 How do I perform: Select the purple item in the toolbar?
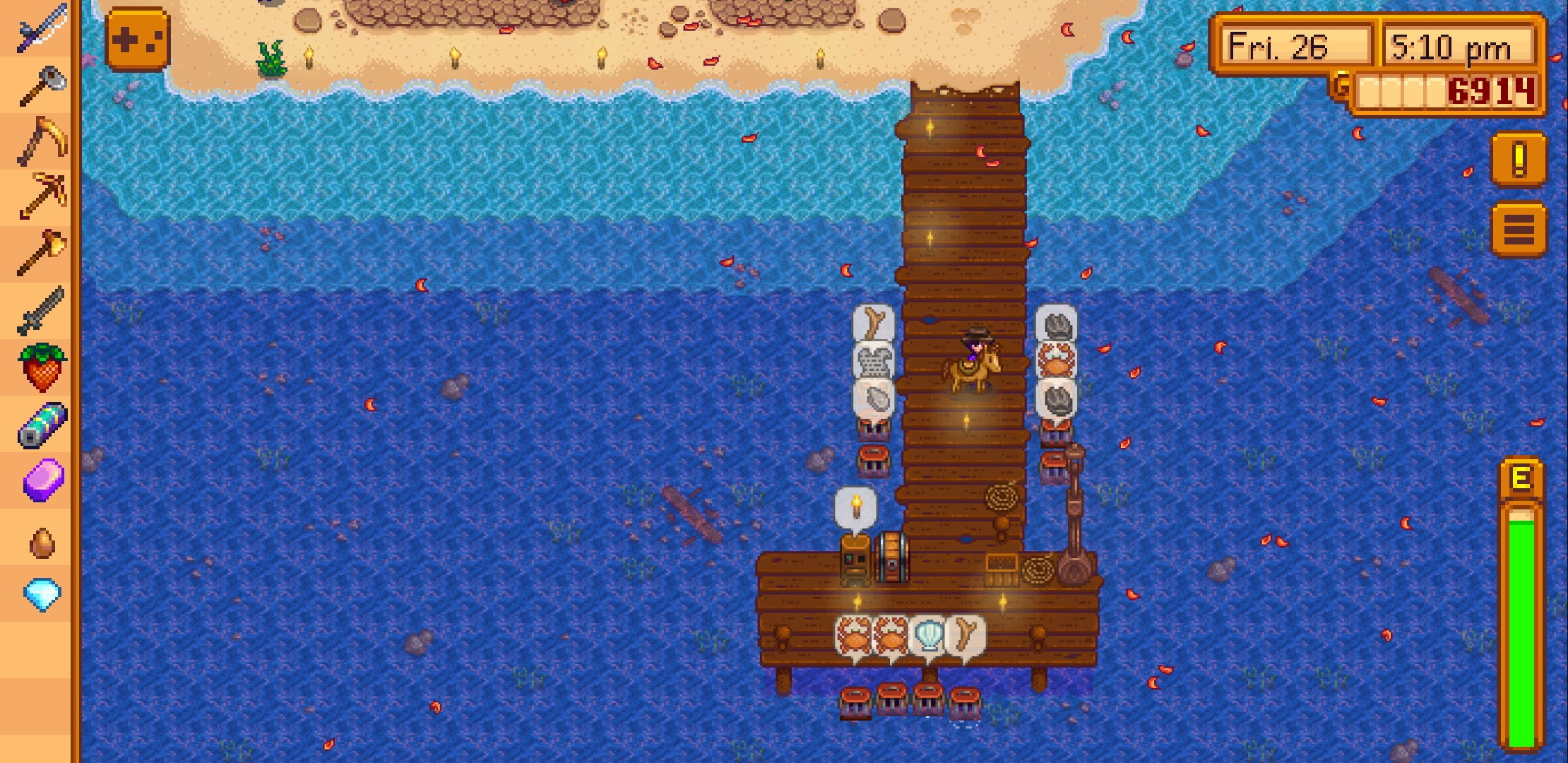pos(39,480)
